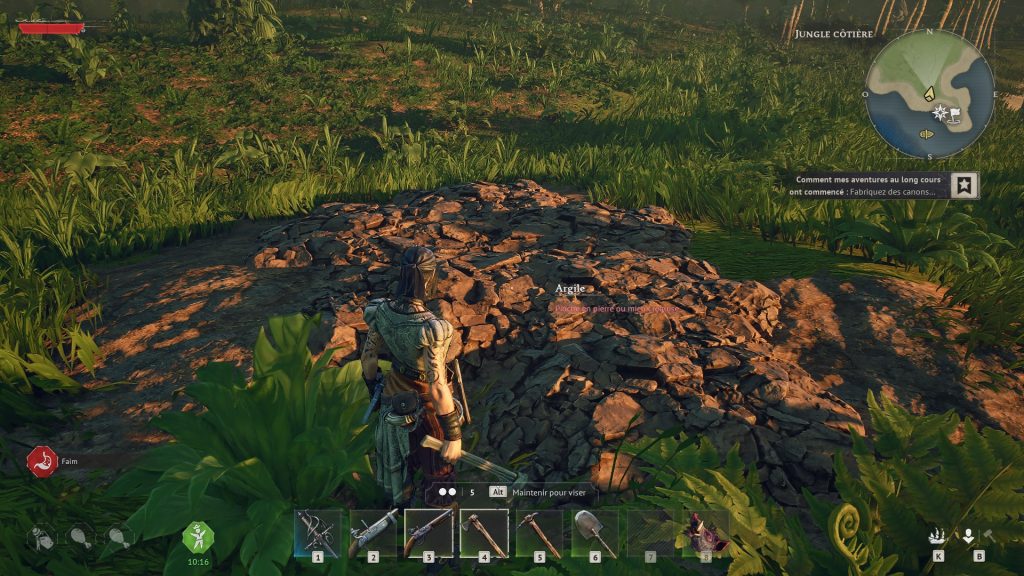
Task: Check the green buff icon with timer
Action: (x=197, y=536)
